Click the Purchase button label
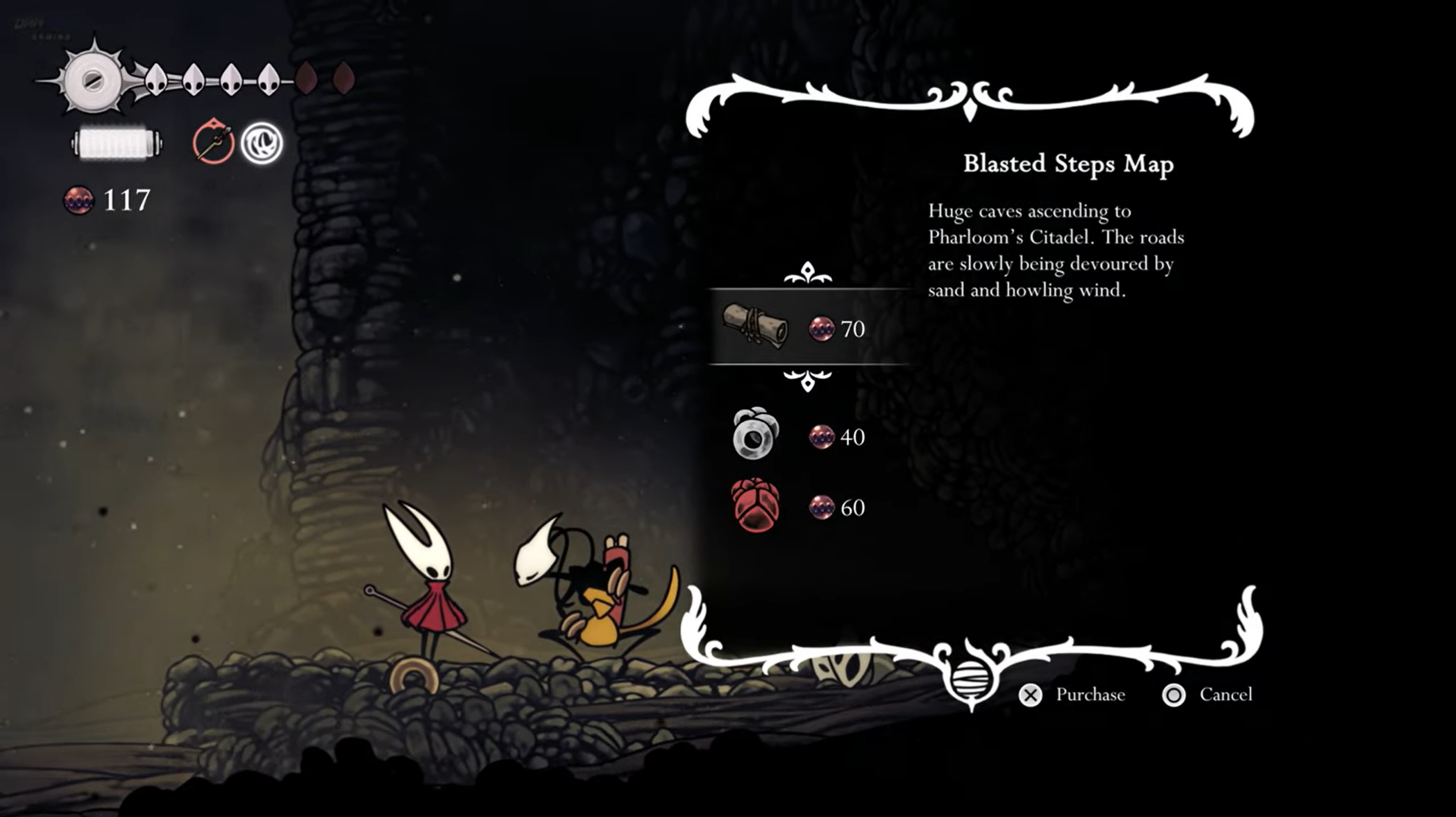 click(x=1090, y=695)
